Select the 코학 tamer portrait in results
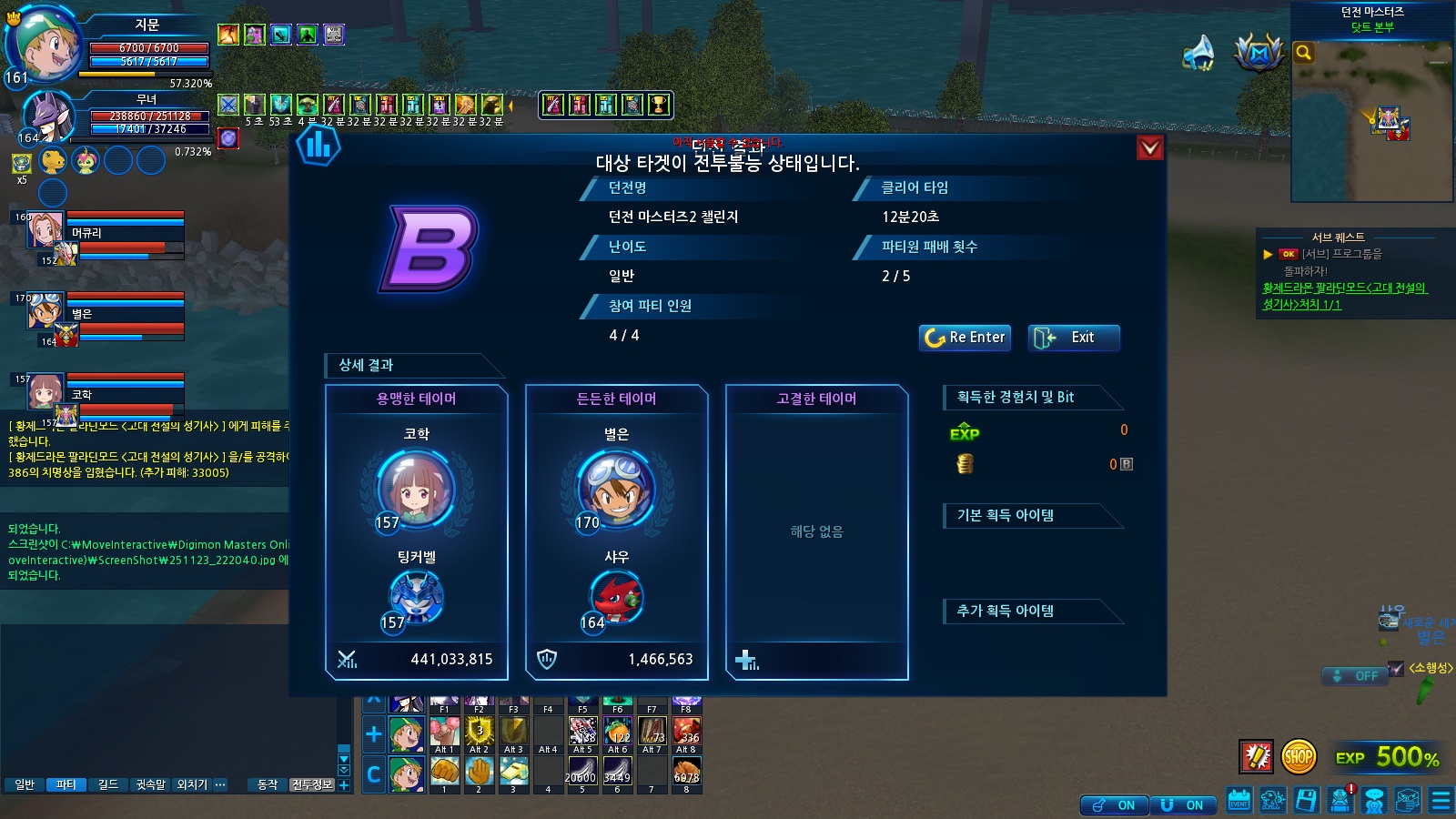This screenshot has width=1456, height=819. [416, 489]
